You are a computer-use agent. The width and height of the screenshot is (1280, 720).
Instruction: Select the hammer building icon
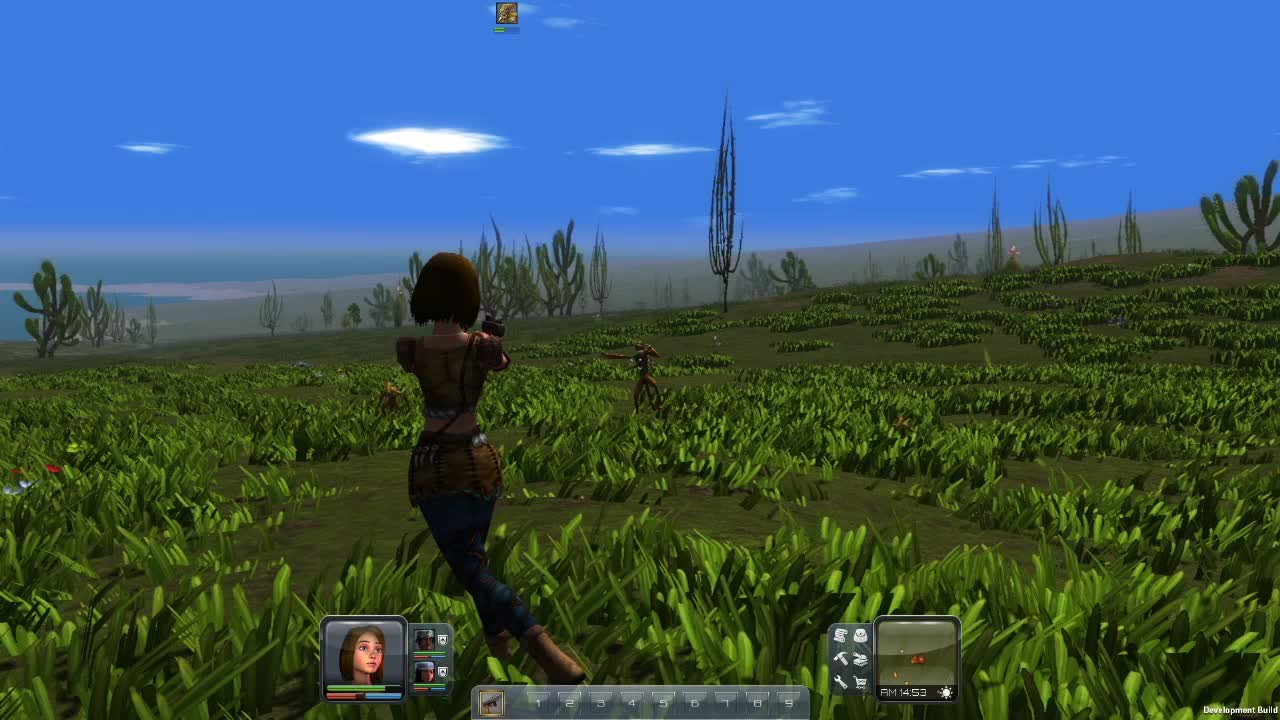click(x=841, y=659)
